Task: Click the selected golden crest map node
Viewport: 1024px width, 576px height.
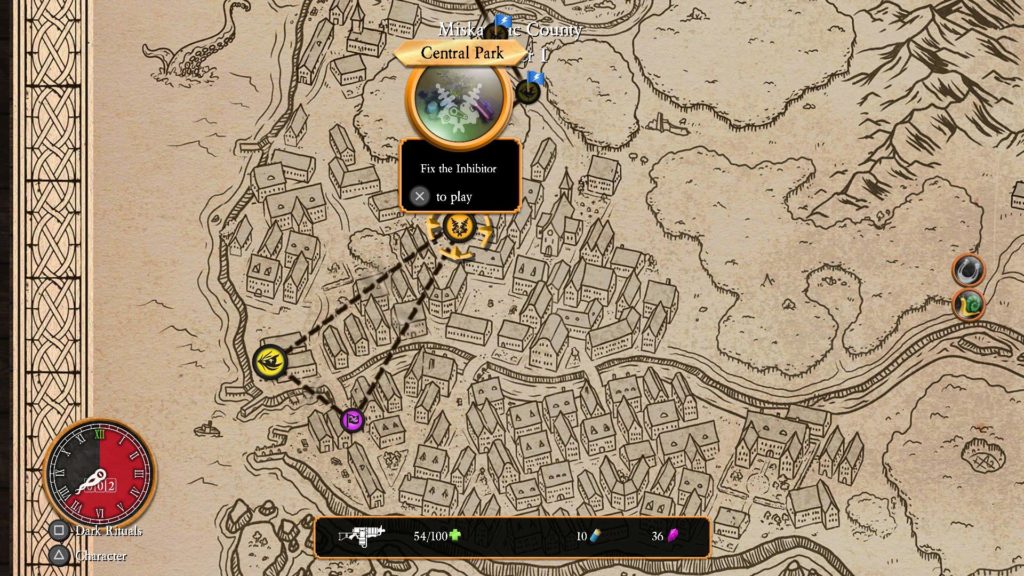Action: 460,228
